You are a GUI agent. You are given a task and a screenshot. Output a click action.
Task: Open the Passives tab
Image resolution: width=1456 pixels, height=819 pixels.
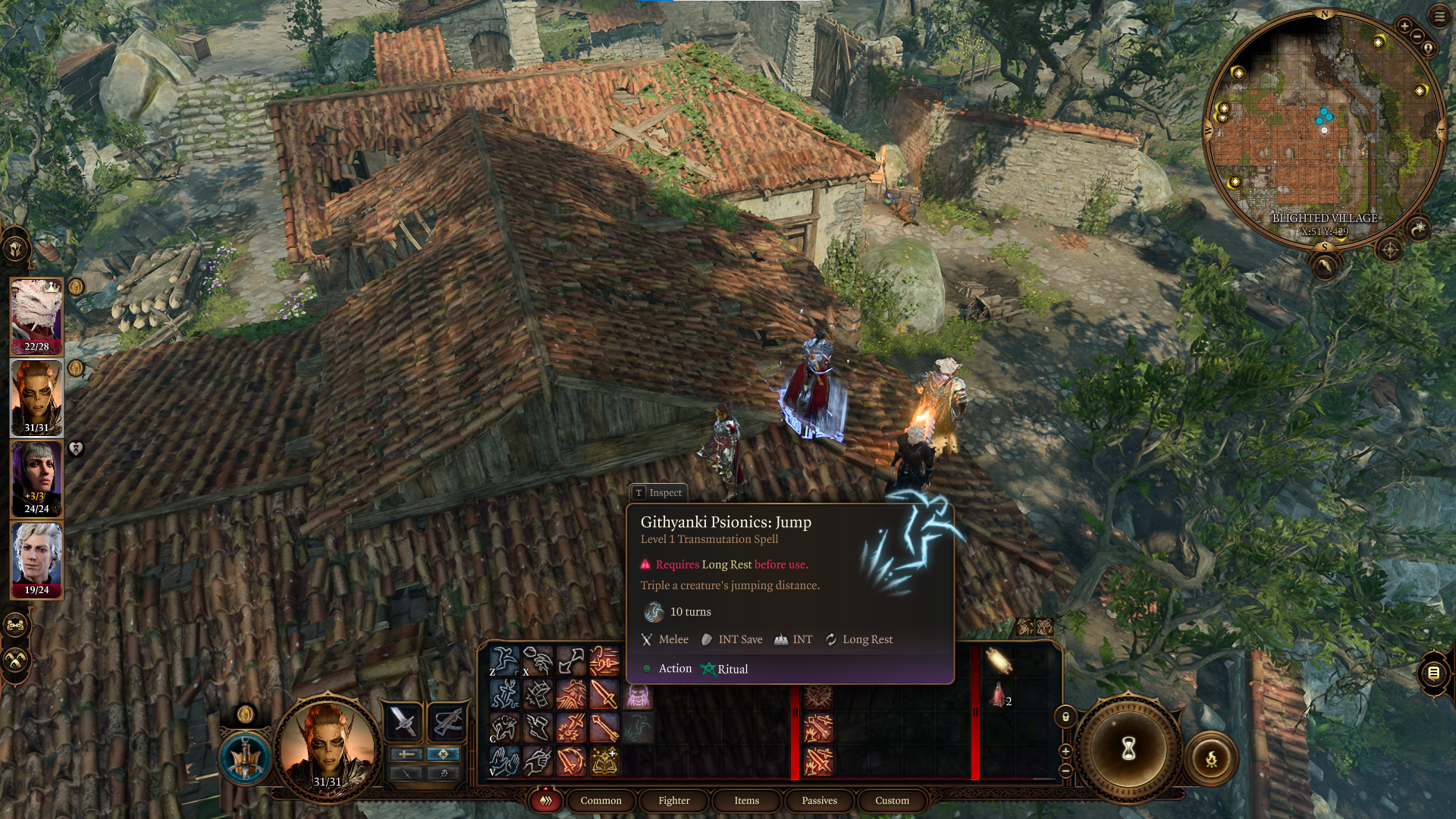(x=819, y=801)
